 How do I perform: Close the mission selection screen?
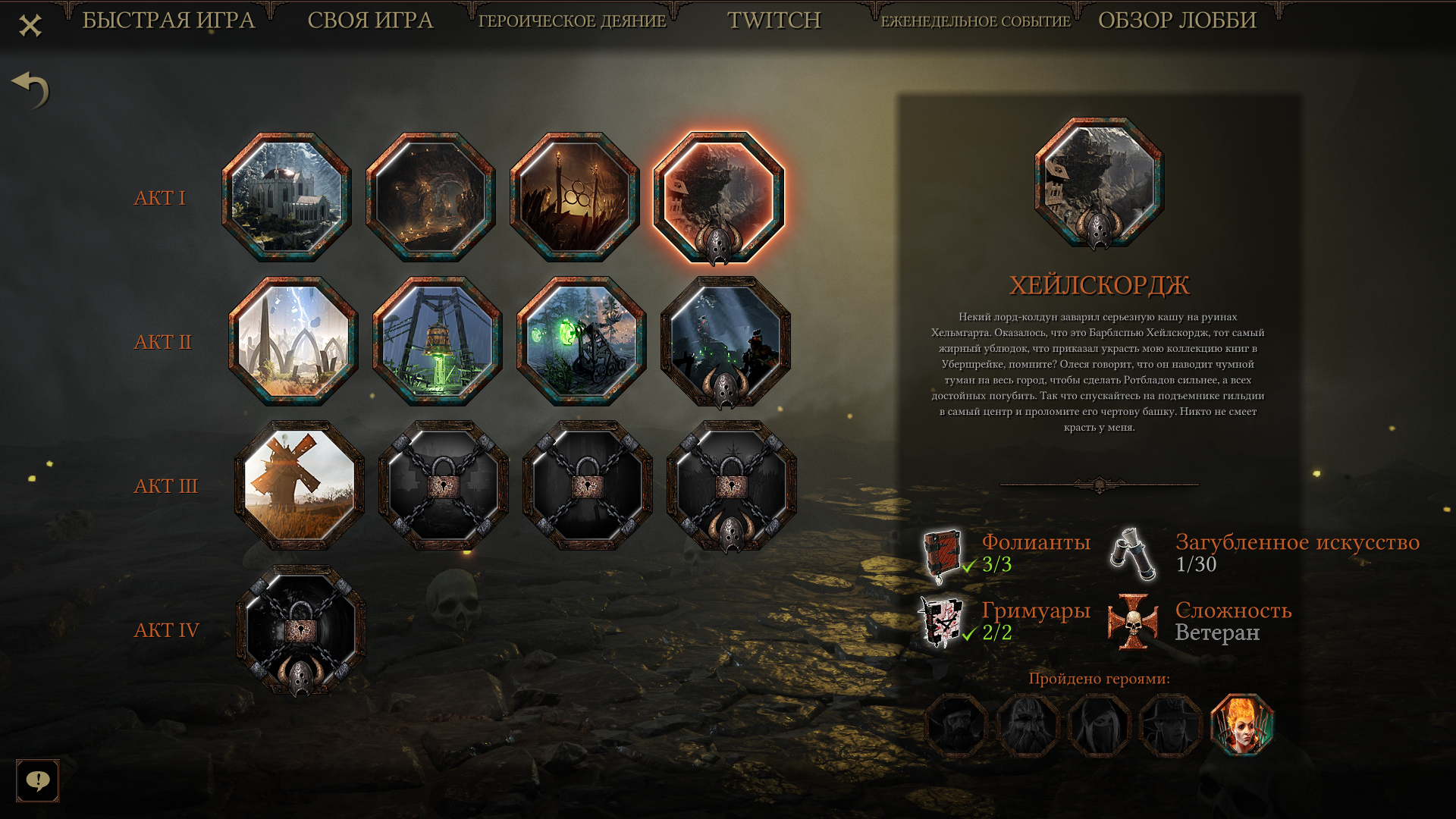click(30, 26)
